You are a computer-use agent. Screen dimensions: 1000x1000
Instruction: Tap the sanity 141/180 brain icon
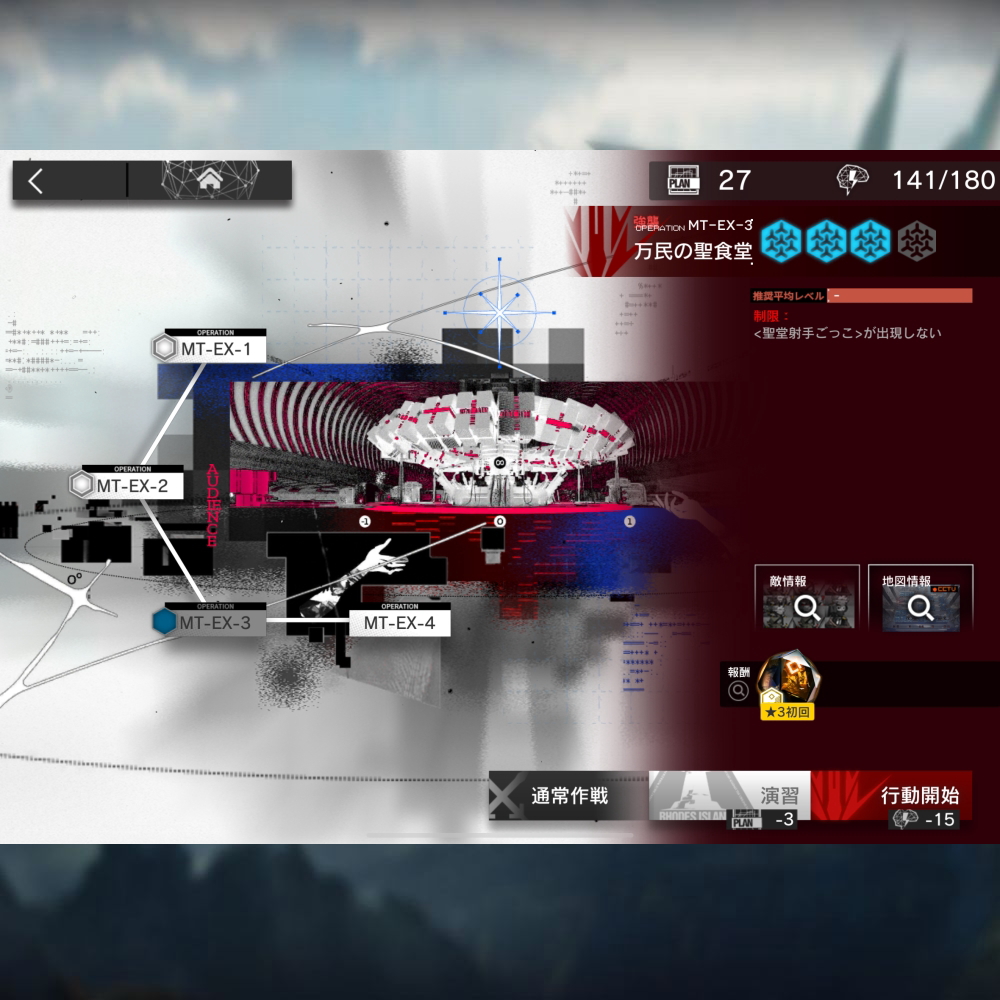[x=852, y=180]
